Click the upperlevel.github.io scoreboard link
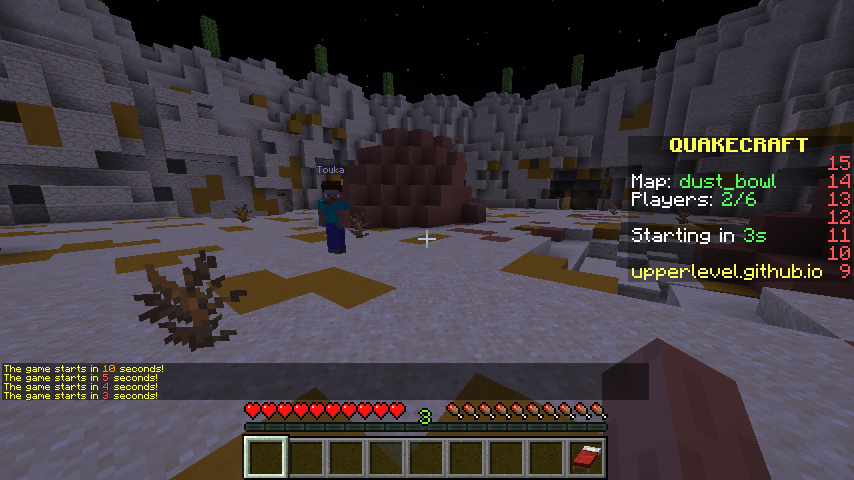 point(726,271)
